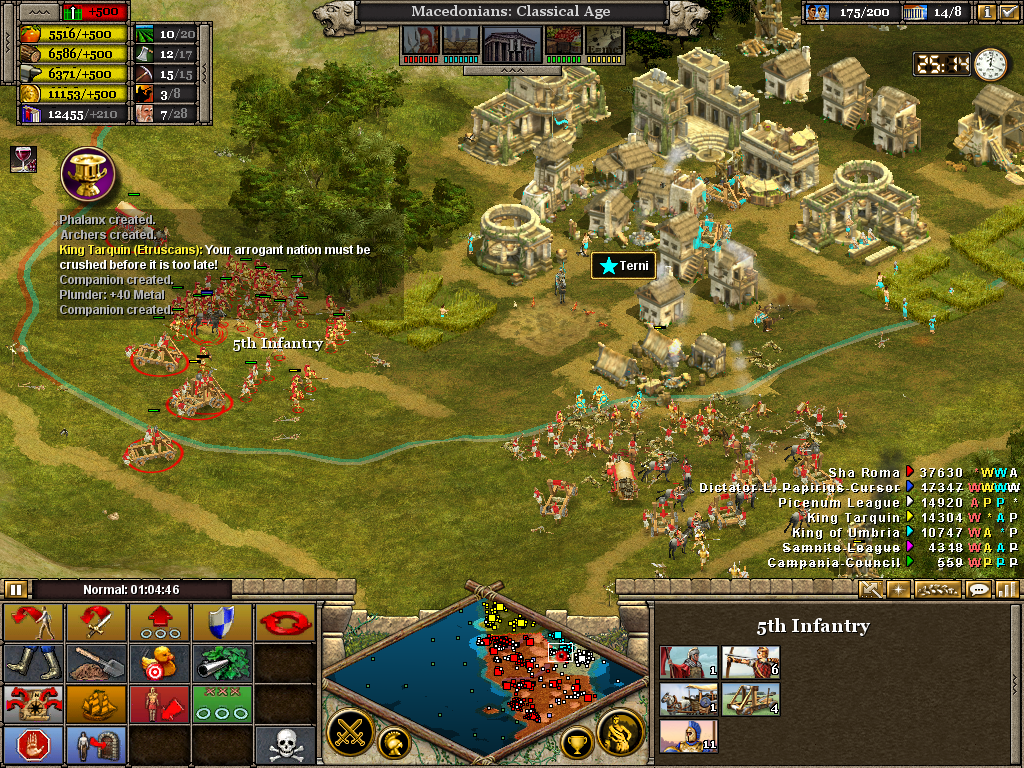Image resolution: width=1024 pixels, height=768 pixels.
Task: Open the gold trophy button near minimap
Action: tap(577, 742)
